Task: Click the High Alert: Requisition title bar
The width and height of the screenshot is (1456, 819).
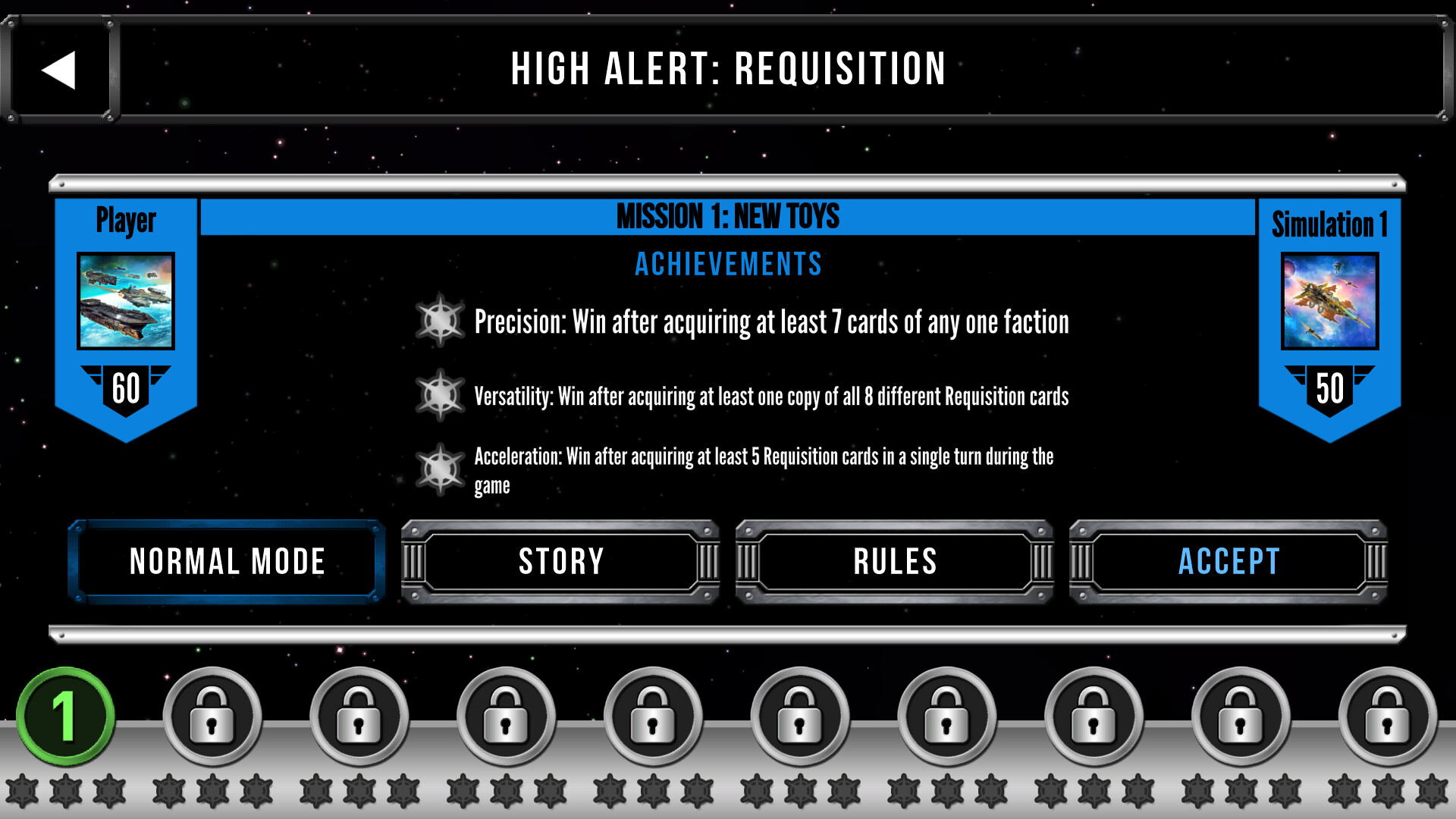Action: pos(728,70)
